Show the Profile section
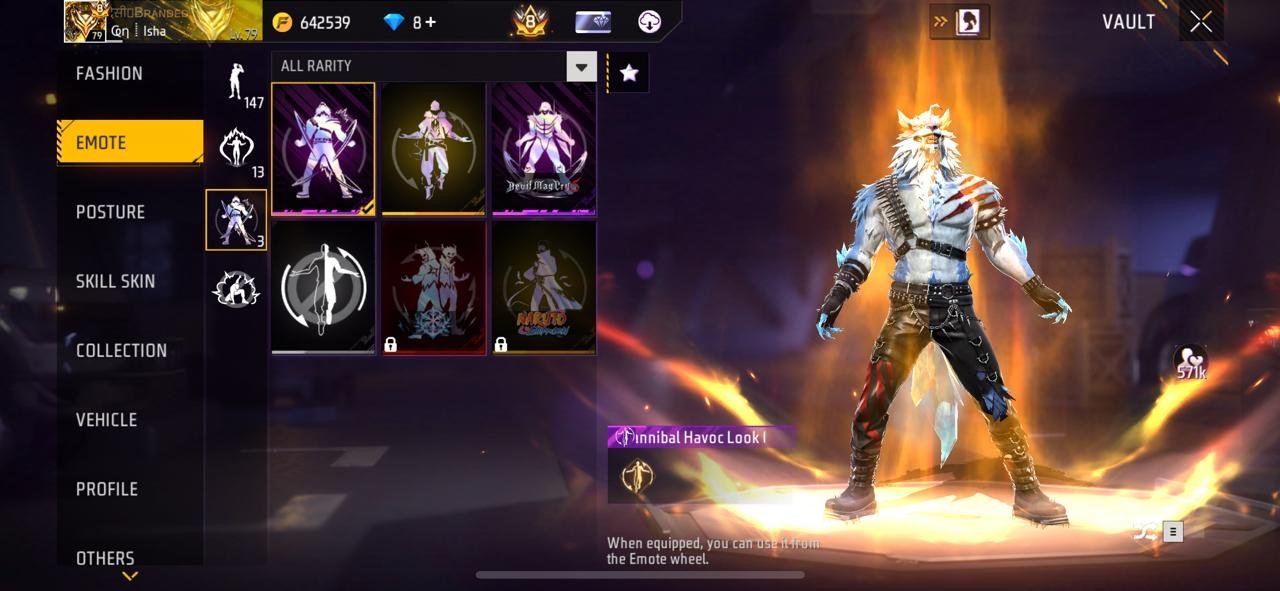This screenshot has height=591, width=1280. (107, 489)
